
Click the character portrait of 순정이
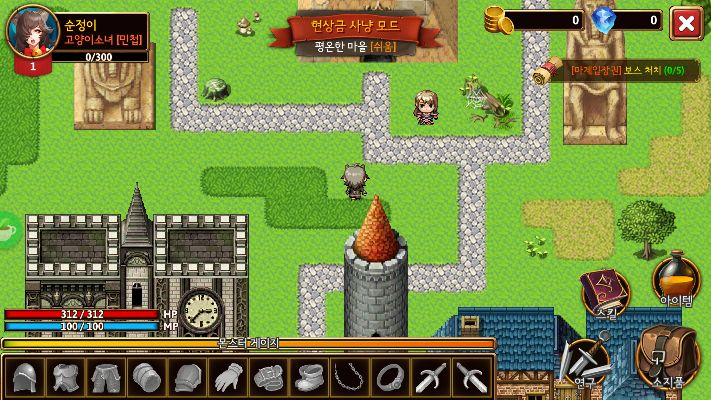pos(32,32)
